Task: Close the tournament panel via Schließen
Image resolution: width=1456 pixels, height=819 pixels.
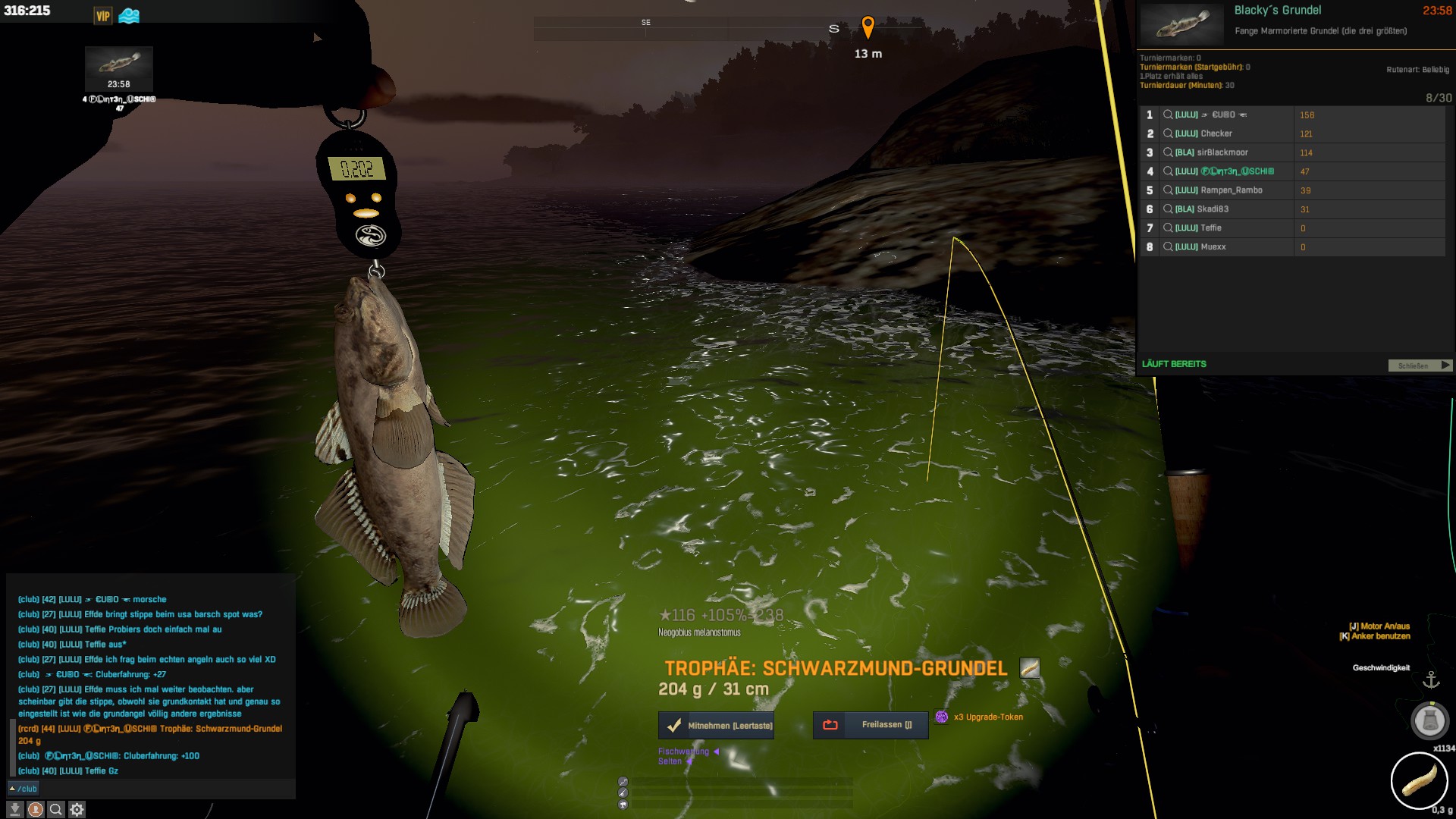Action: [1419, 366]
